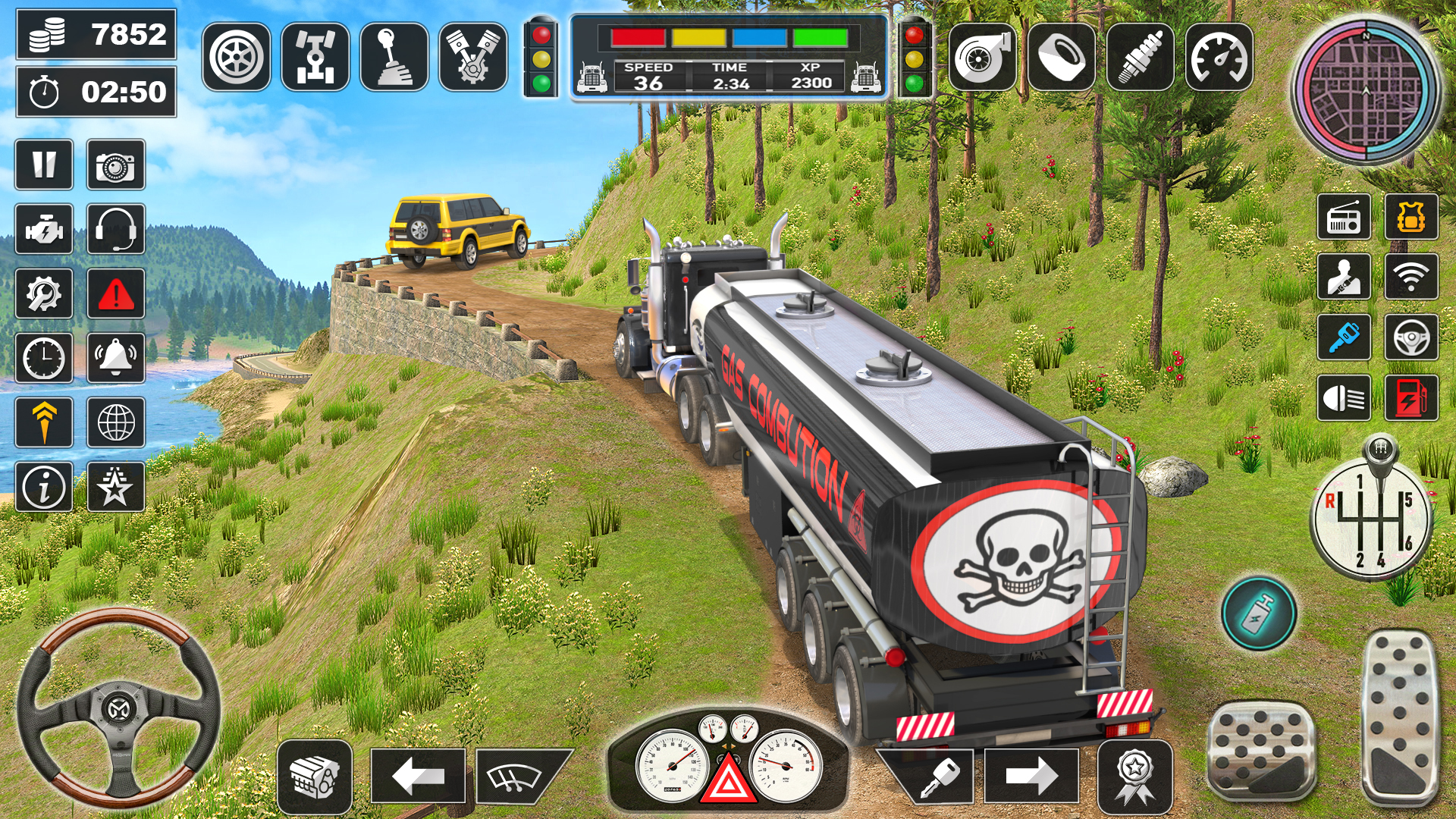Click the red fuel pump icon
The height and width of the screenshot is (819, 1456).
click(x=1410, y=397)
